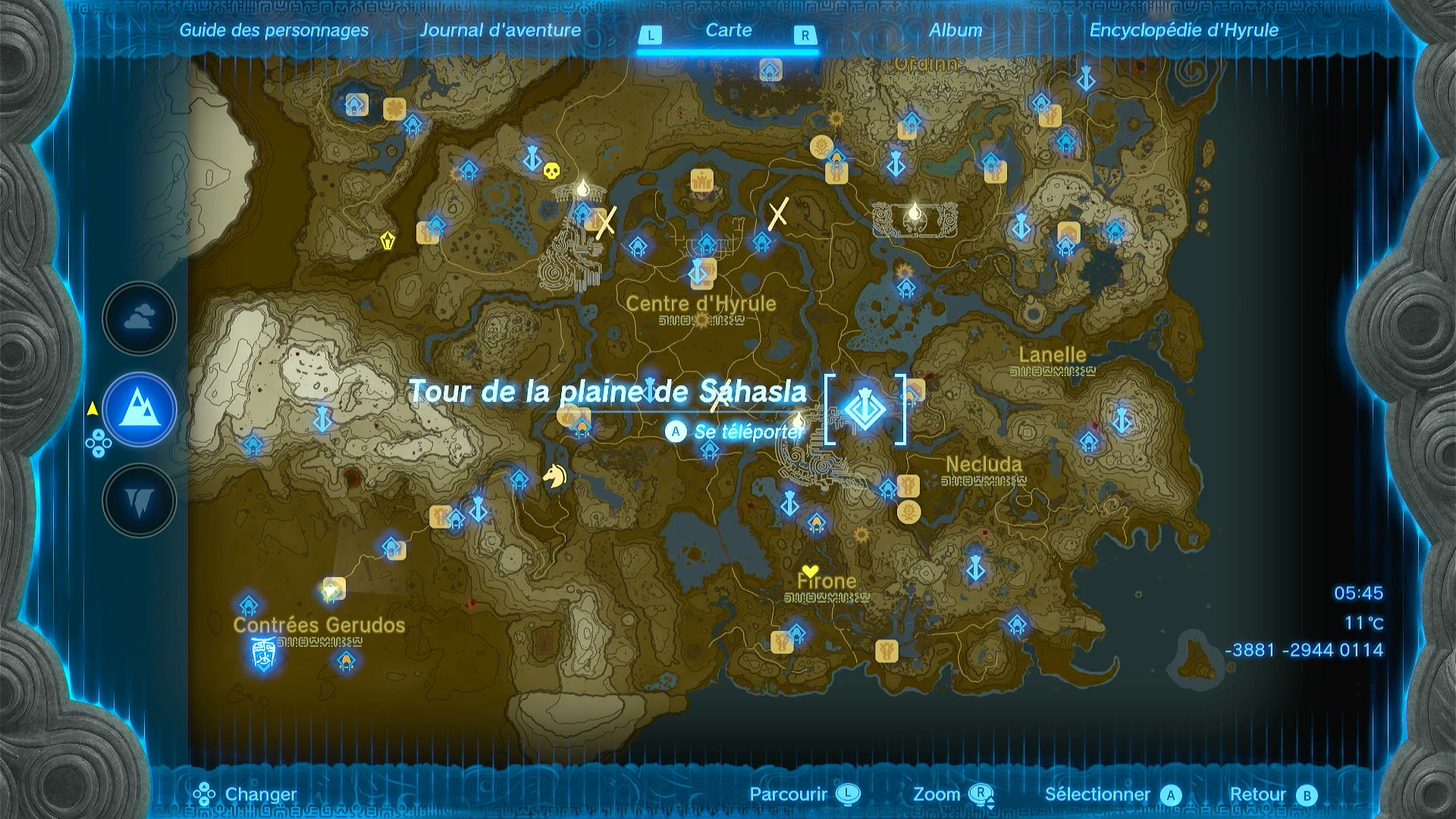The image size is (1456, 819).
Task: Switch to the sky map layer cloud icon
Action: coord(139,318)
